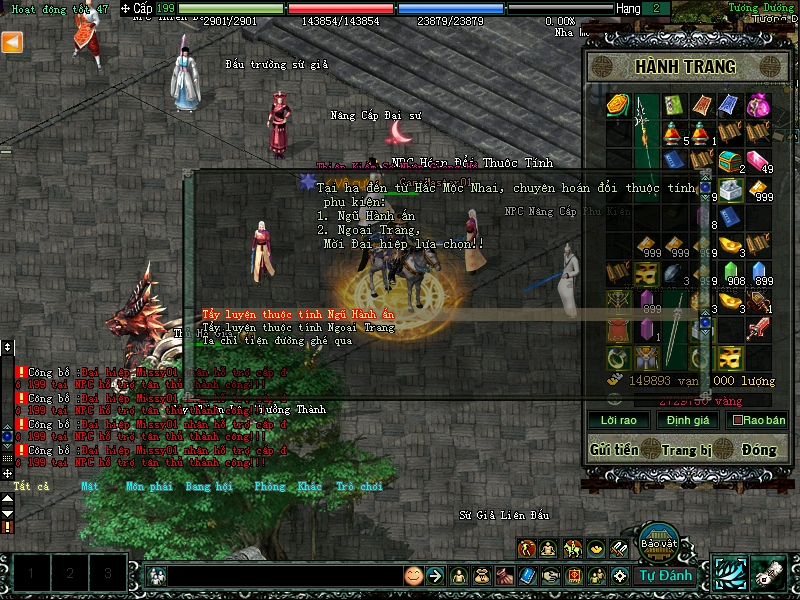Click the Định giá pricing button

(x=687, y=420)
